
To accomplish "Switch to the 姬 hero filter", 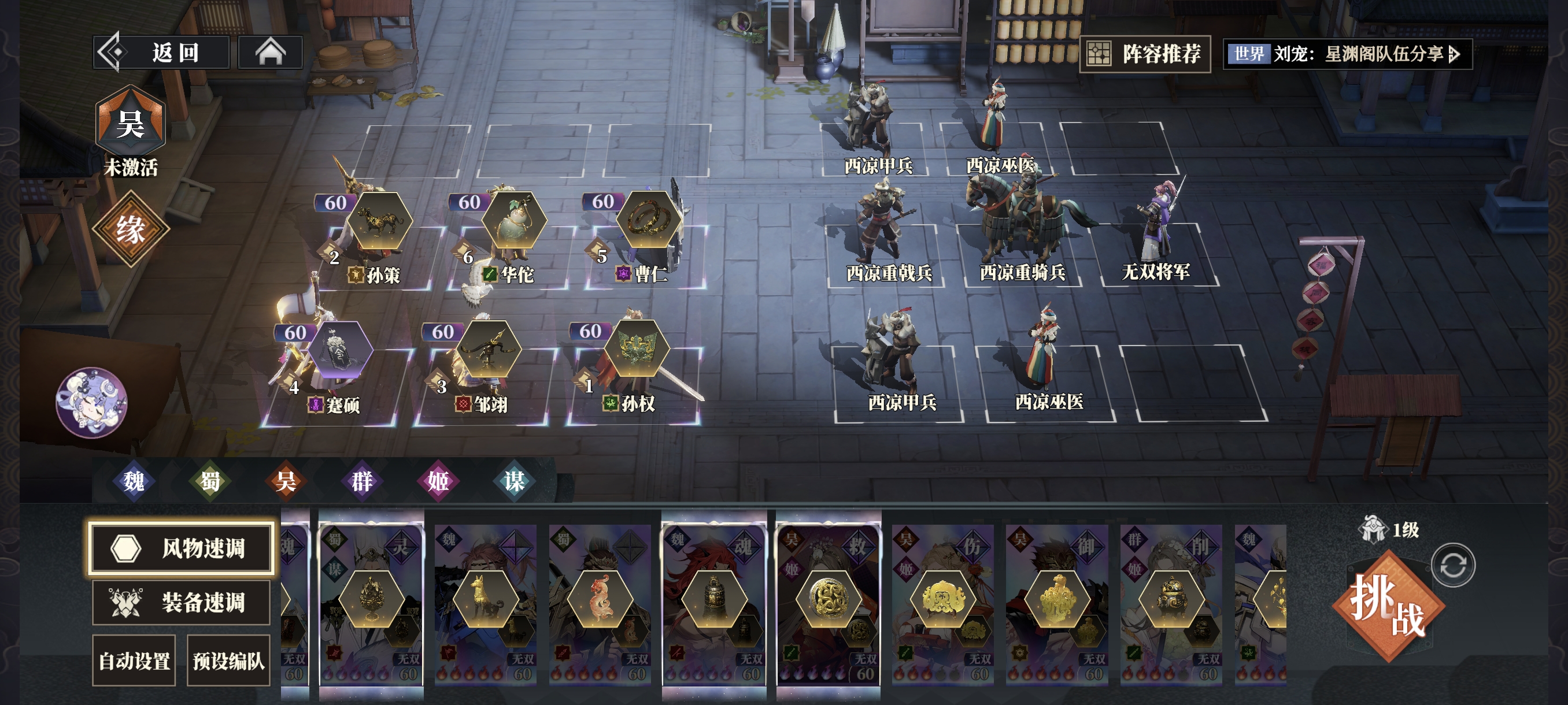I will point(438,481).
